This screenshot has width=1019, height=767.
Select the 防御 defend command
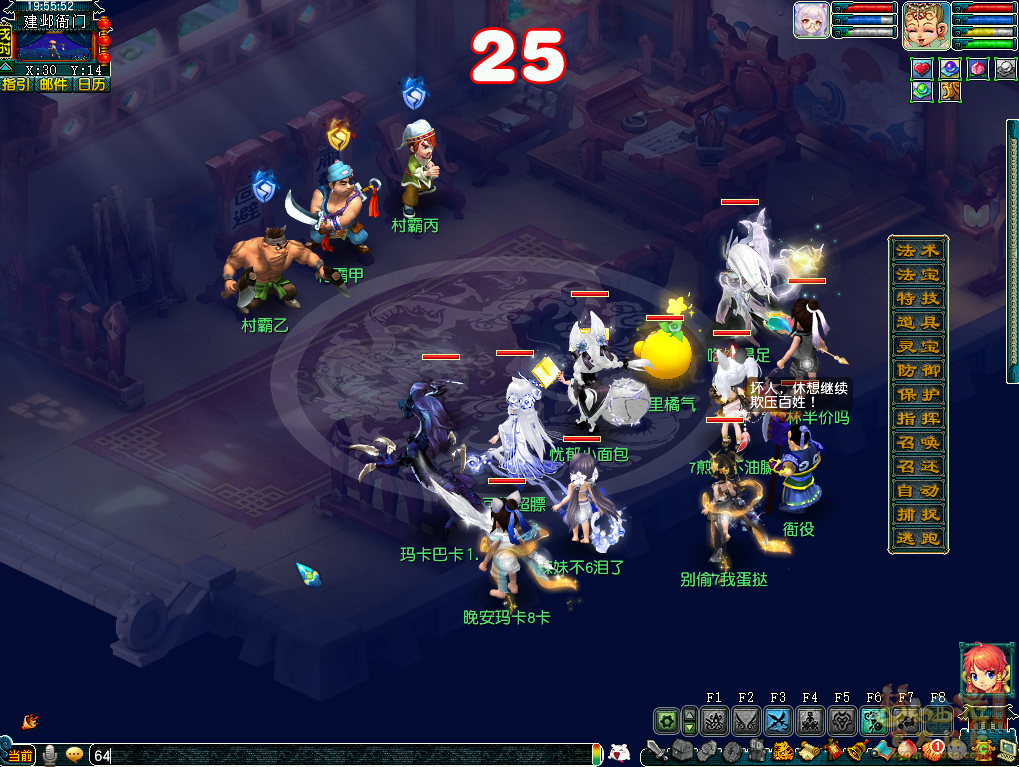coord(917,370)
